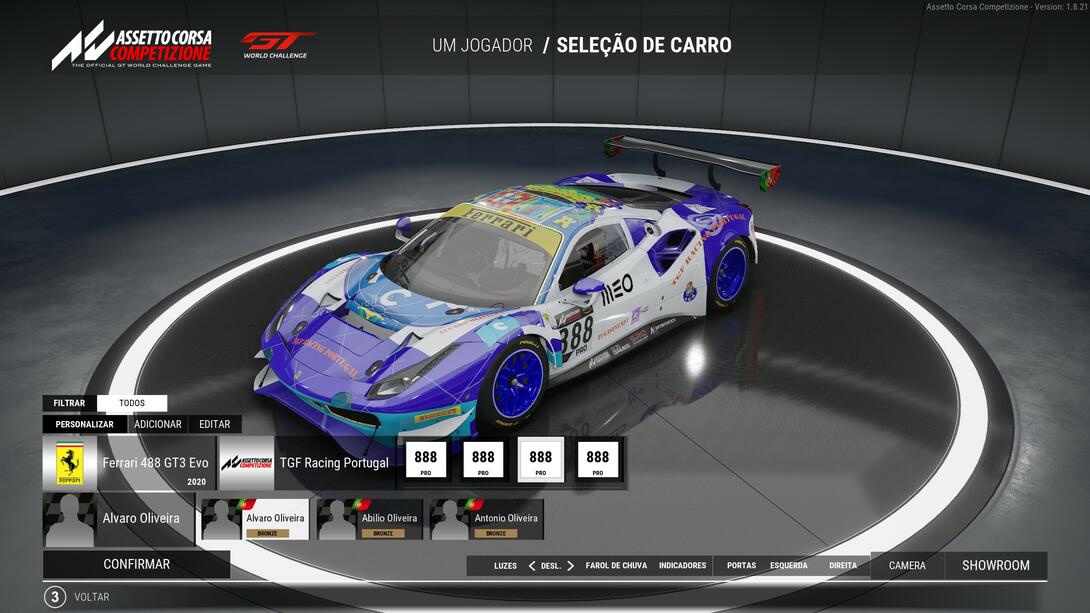Image resolution: width=1090 pixels, height=613 pixels.
Task: Toggle the car lights with Luzes
Action: coord(505,566)
